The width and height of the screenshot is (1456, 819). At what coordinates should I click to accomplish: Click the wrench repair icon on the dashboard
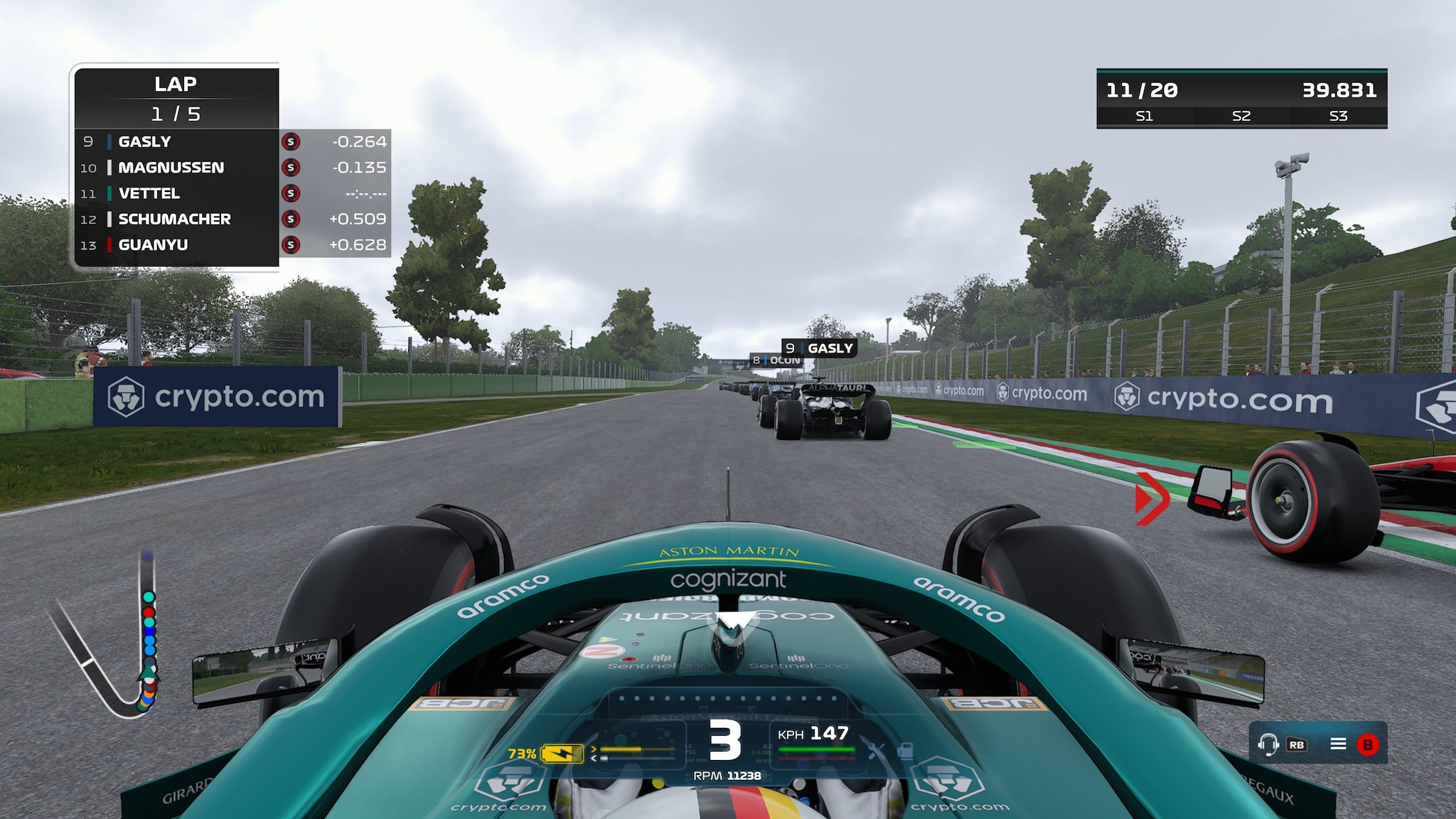pyautogui.click(x=876, y=750)
